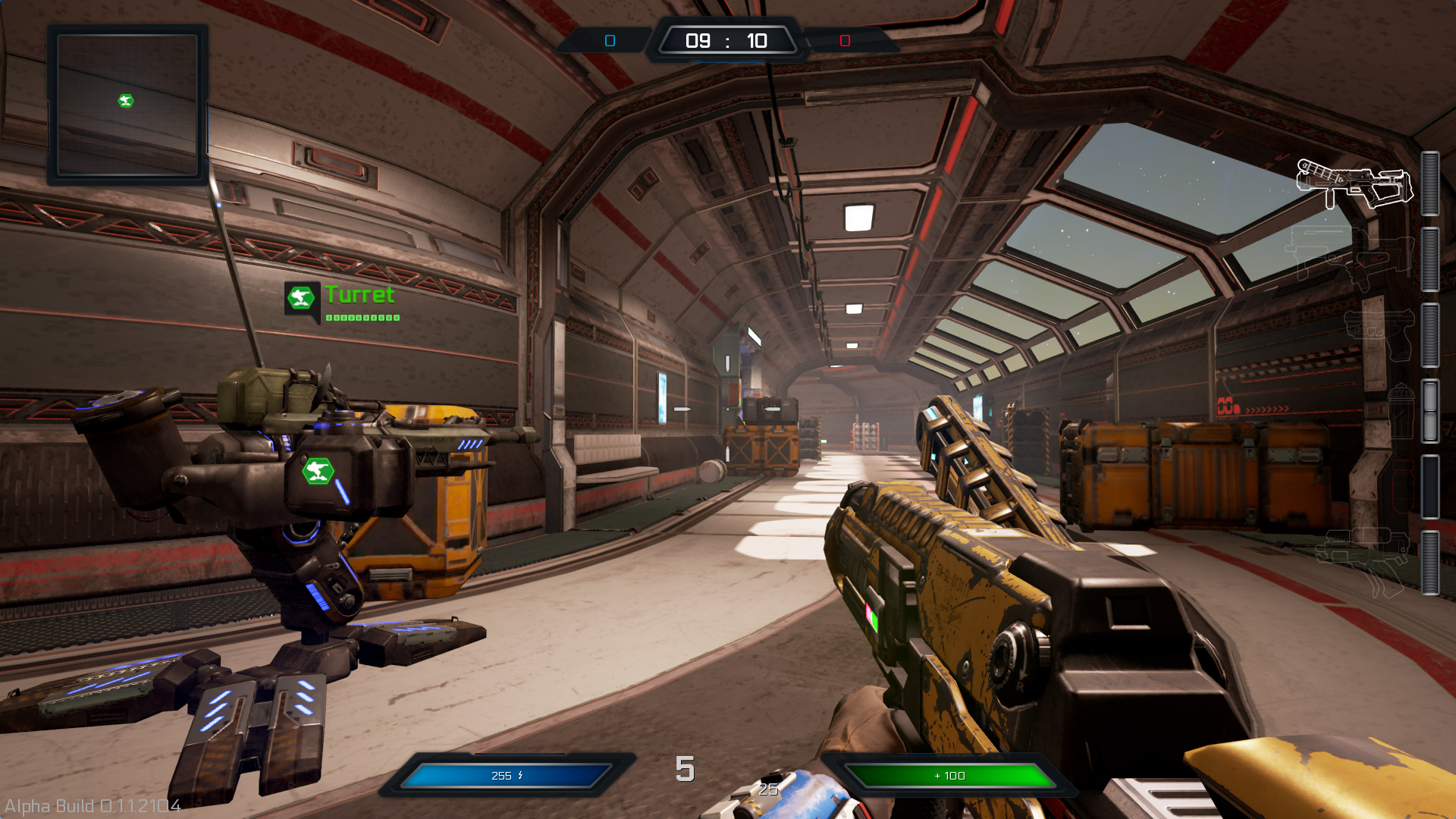Toggle the highlighted ammo segment beside the grenade weapon
The height and width of the screenshot is (819, 1456).
tap(1432, 412)
